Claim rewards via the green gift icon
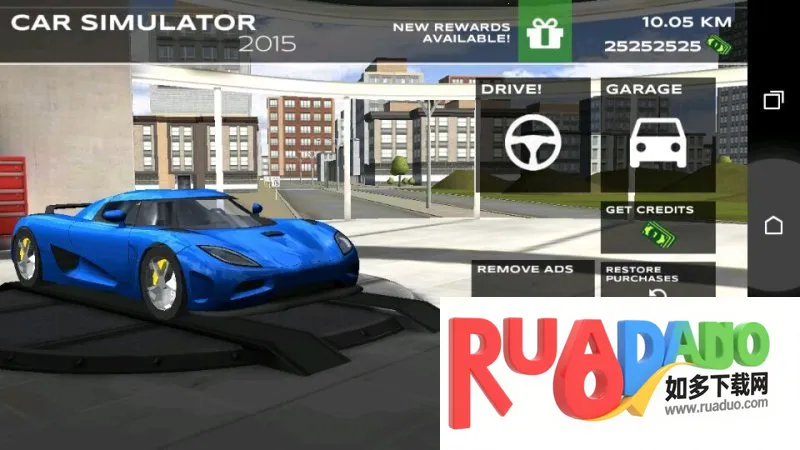Viewport: 800px width, 450px height. 545,33
